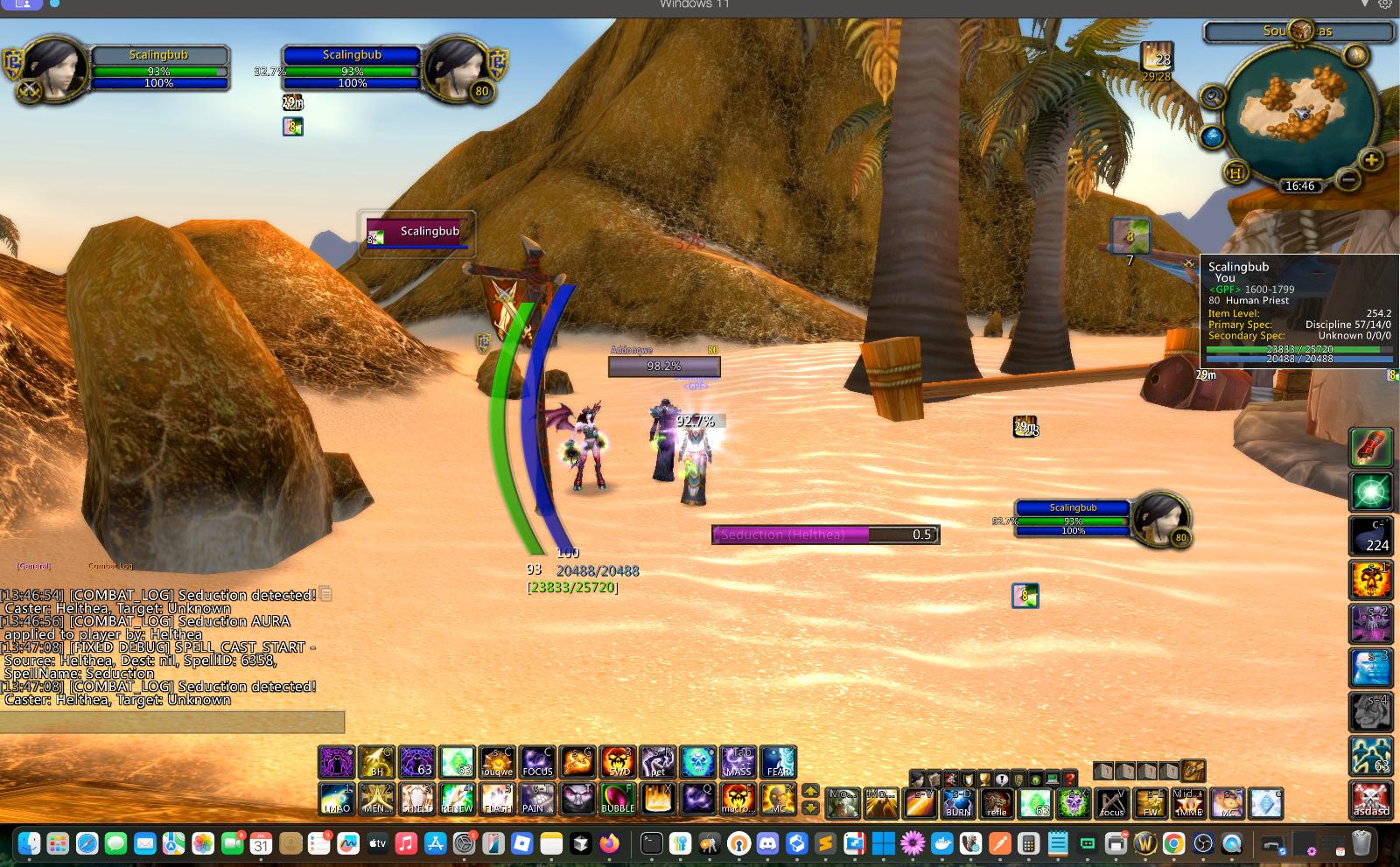Activate the MASS dispel button
The image size is (1400, 867).
click(x=738, y=762)
